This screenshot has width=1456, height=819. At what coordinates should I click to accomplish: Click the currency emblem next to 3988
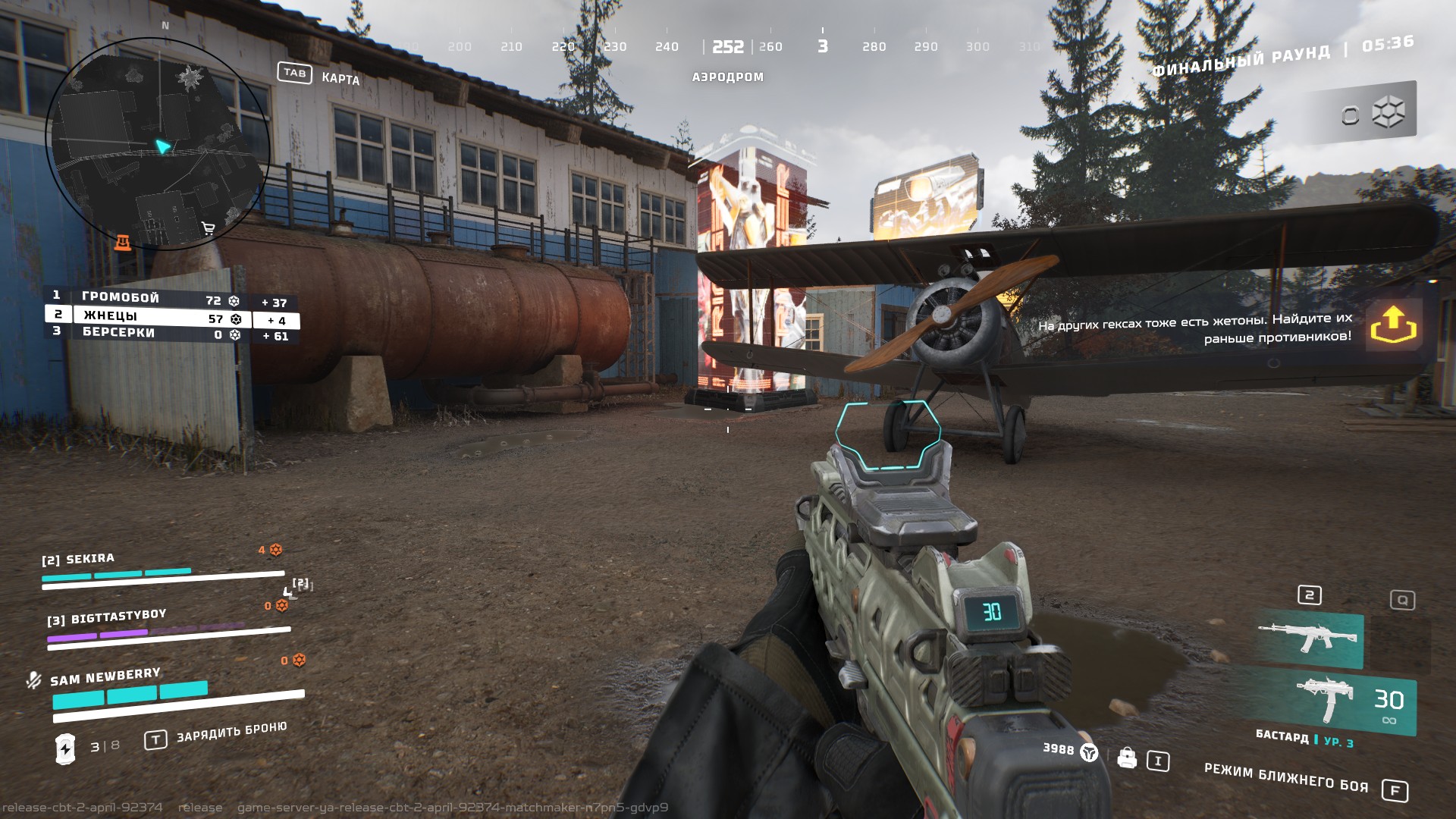(1089, 752)
